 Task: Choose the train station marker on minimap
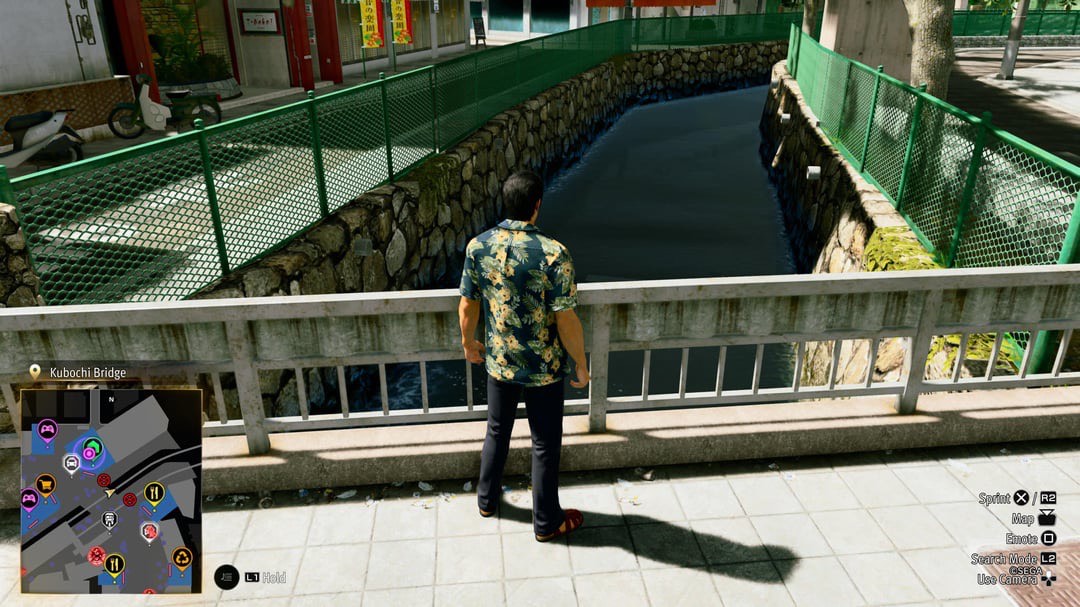109,519
